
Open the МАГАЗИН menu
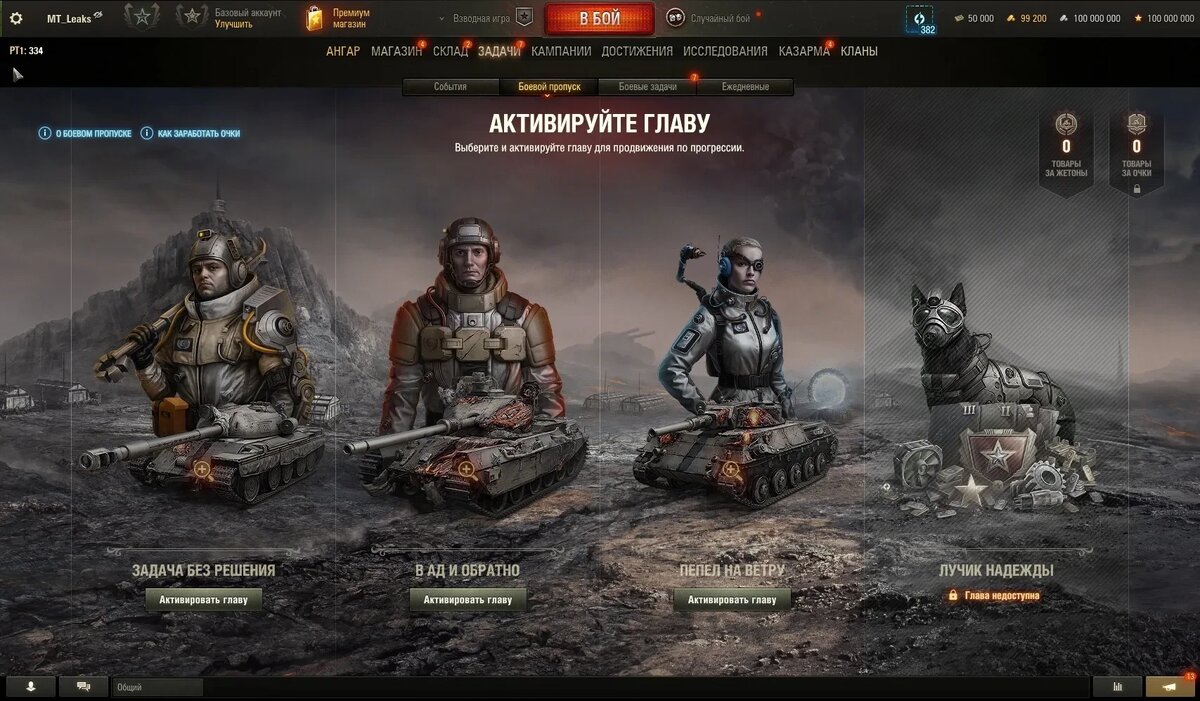(x=396, y=51)
